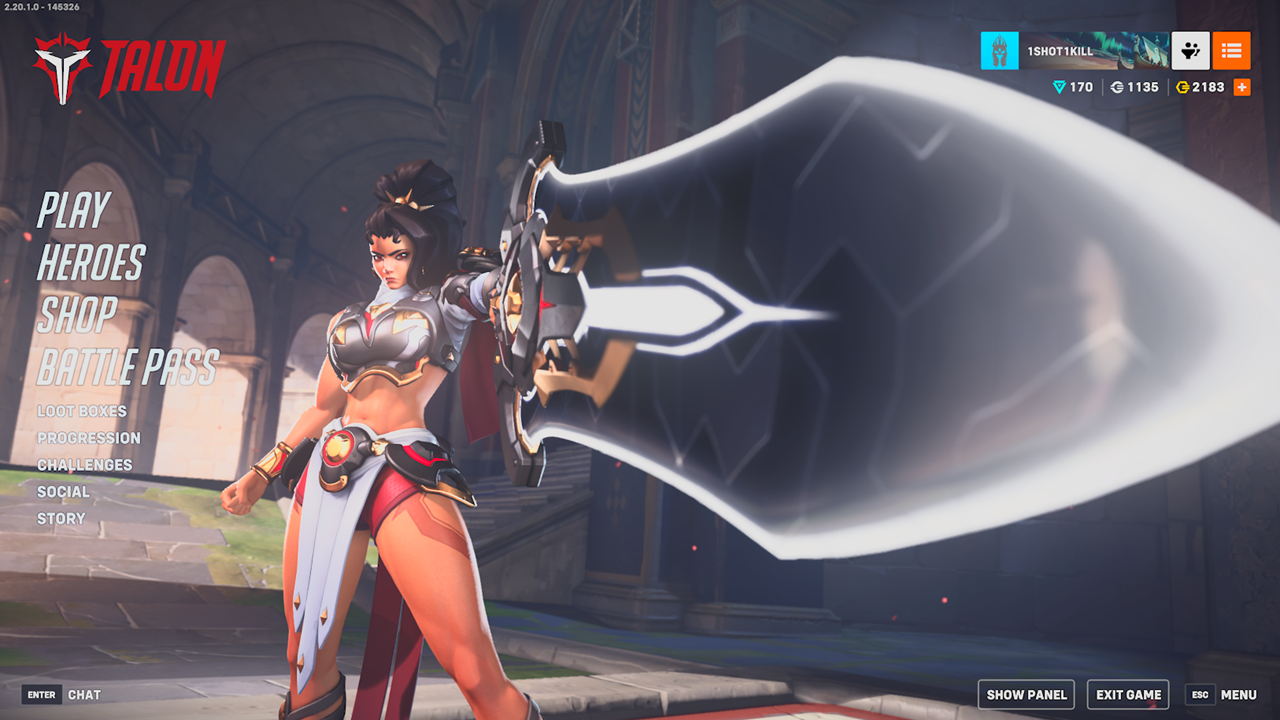Image resolution: width=1280 pixels, height=720 pixels.
Task: Open the white group social icon
Action: pyautogui.click(x=1191, y=51)
